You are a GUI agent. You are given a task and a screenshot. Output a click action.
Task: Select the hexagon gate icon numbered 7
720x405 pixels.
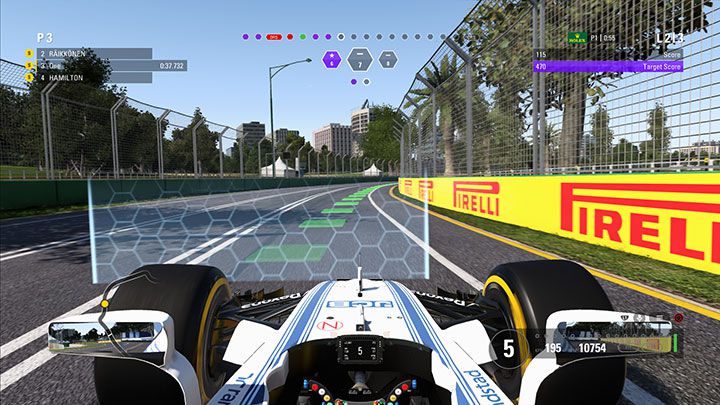[359, 59]
